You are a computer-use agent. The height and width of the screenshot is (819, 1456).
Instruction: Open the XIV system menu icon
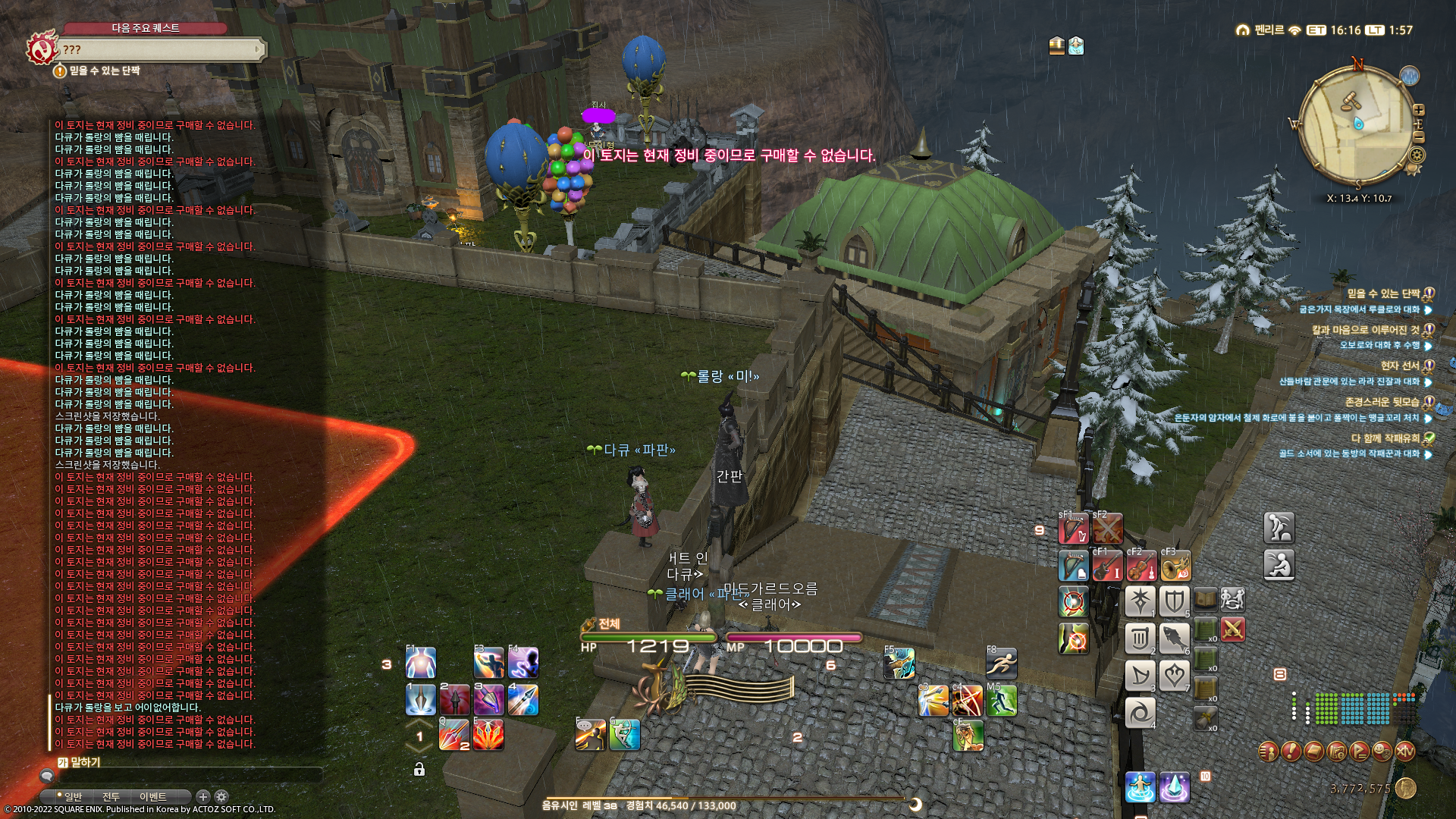[1404, 751]
